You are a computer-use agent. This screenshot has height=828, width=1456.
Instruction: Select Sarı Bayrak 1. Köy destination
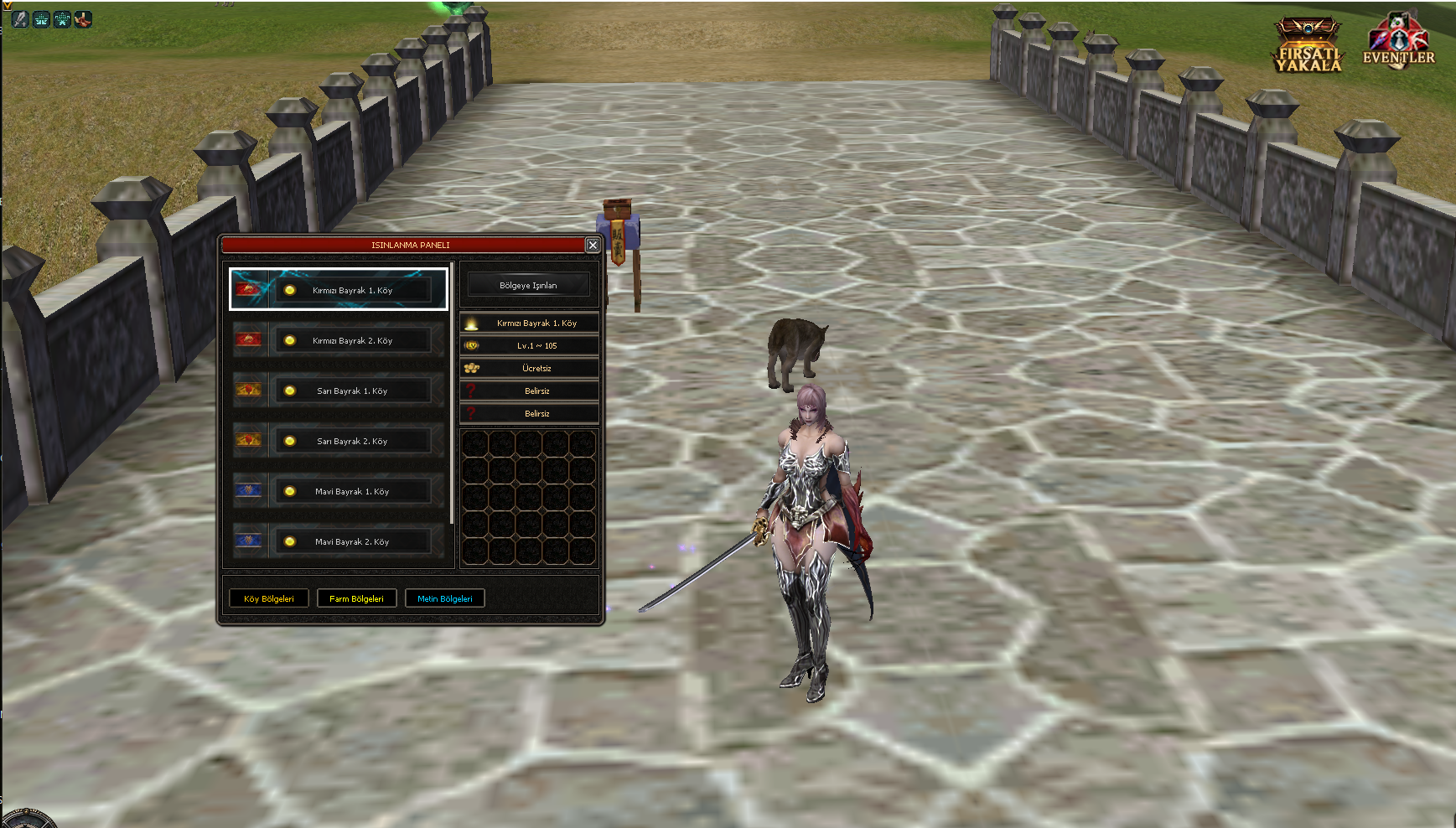point(352,391)
